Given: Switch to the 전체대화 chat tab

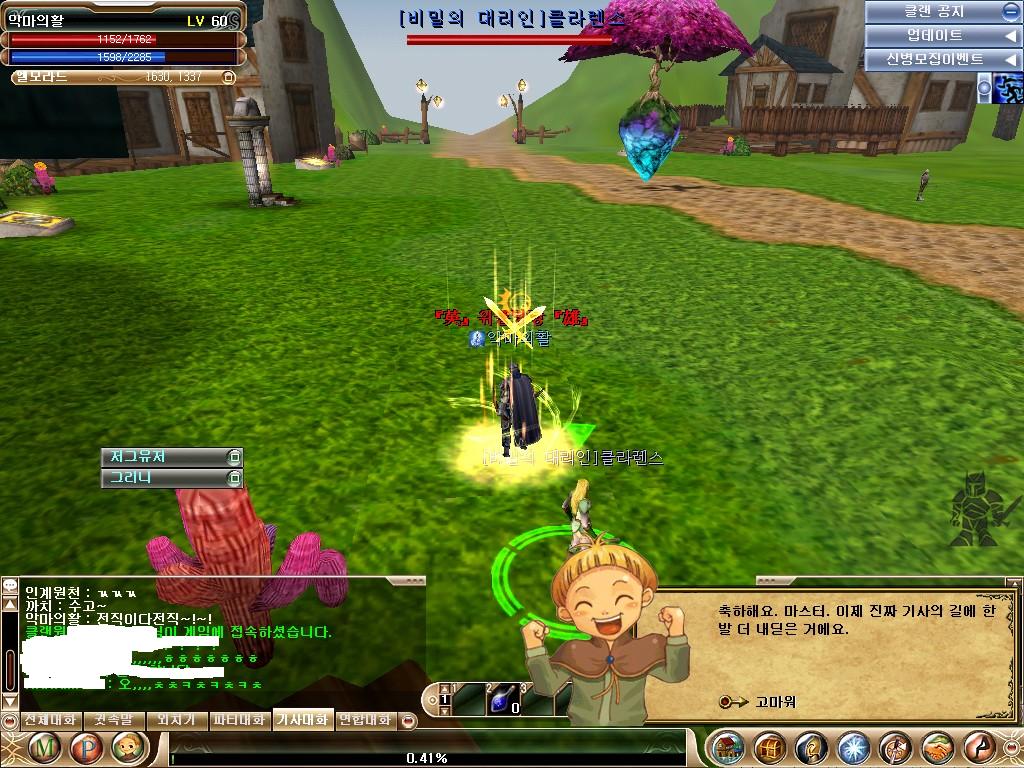Looking at the screenshot, I should pos(49,720).
